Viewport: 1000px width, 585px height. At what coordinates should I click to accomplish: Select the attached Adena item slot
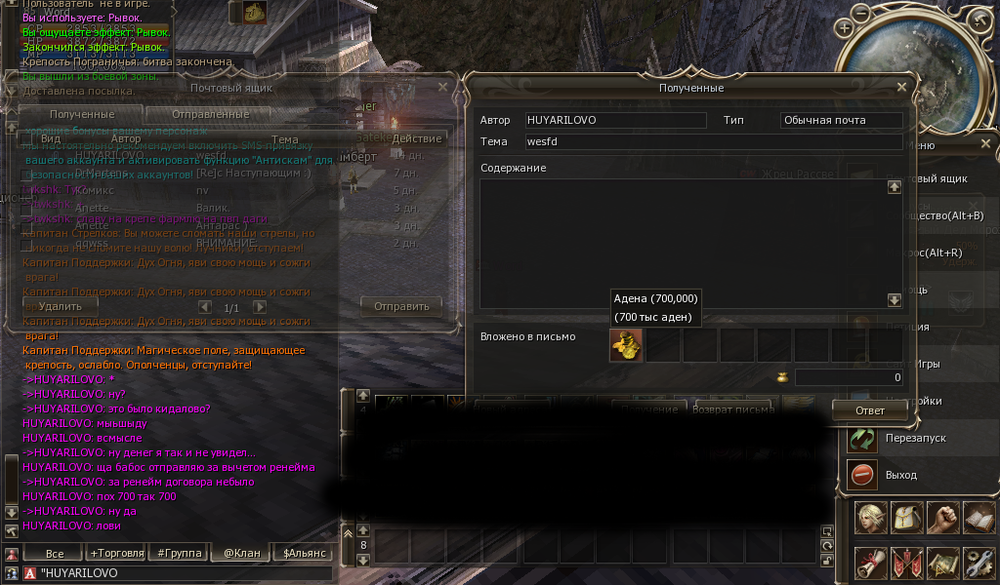click(x=626, y=346)
